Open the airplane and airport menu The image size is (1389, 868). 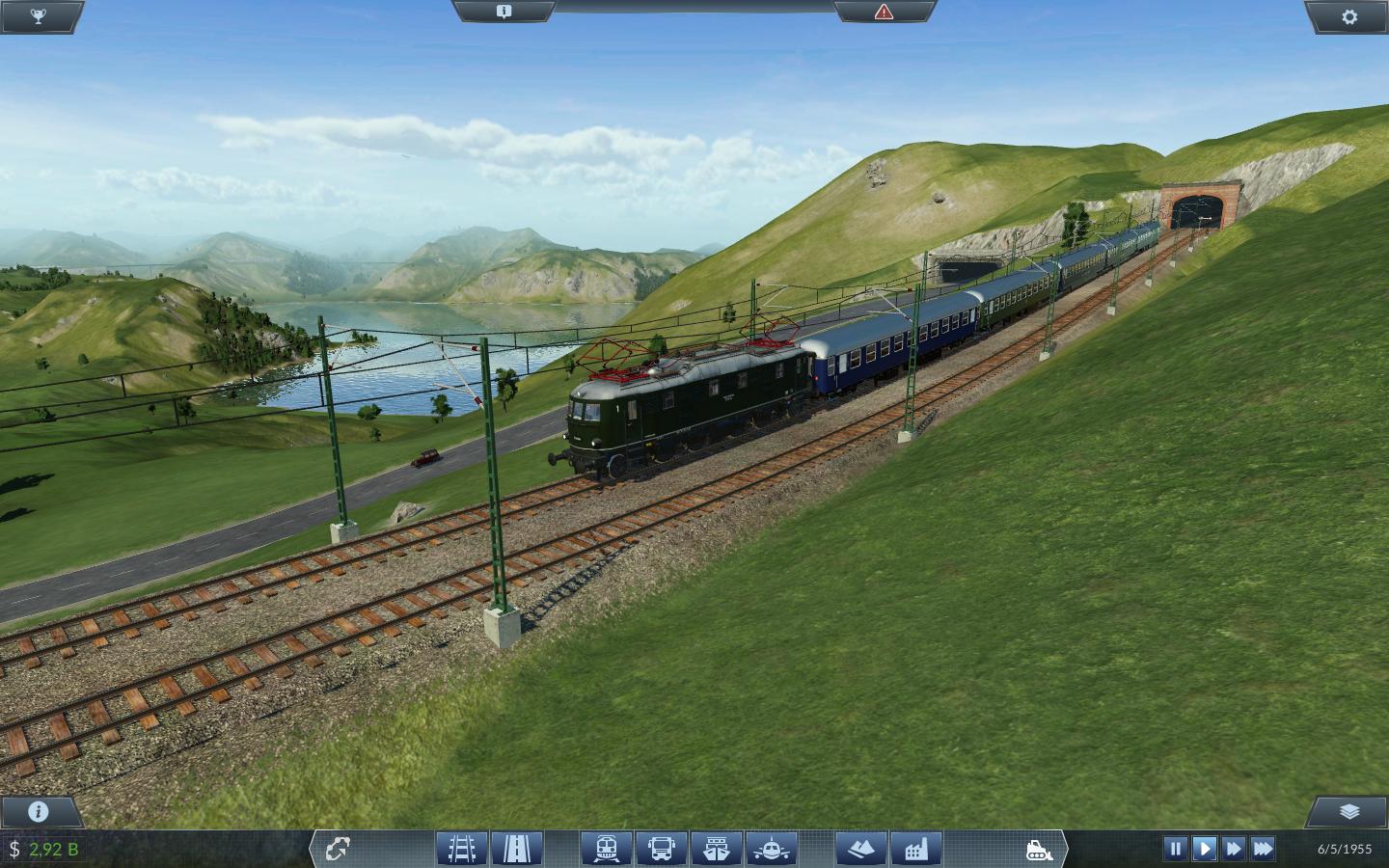coord(771,849)
